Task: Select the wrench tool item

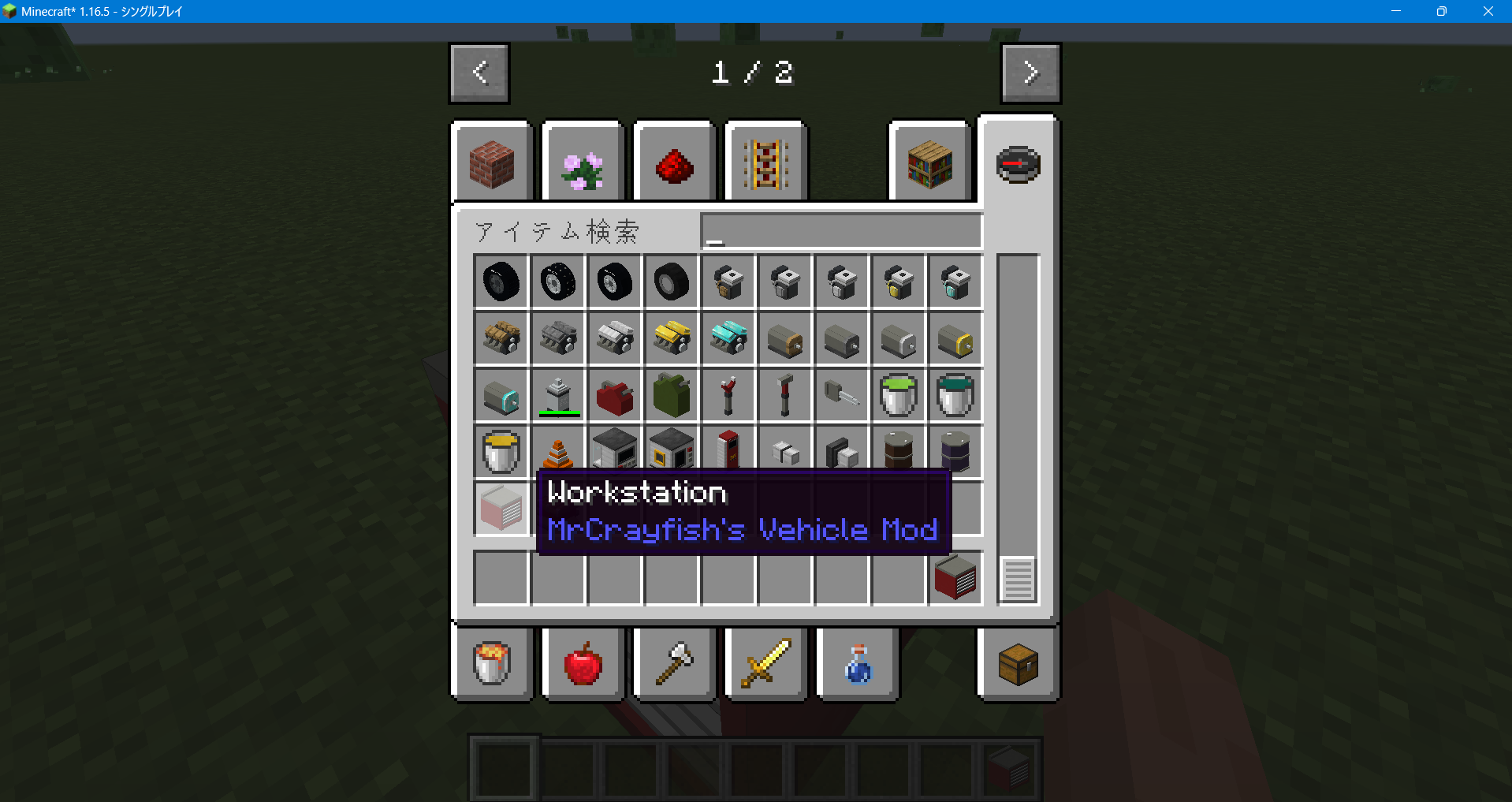Action: tap(728, 395)
